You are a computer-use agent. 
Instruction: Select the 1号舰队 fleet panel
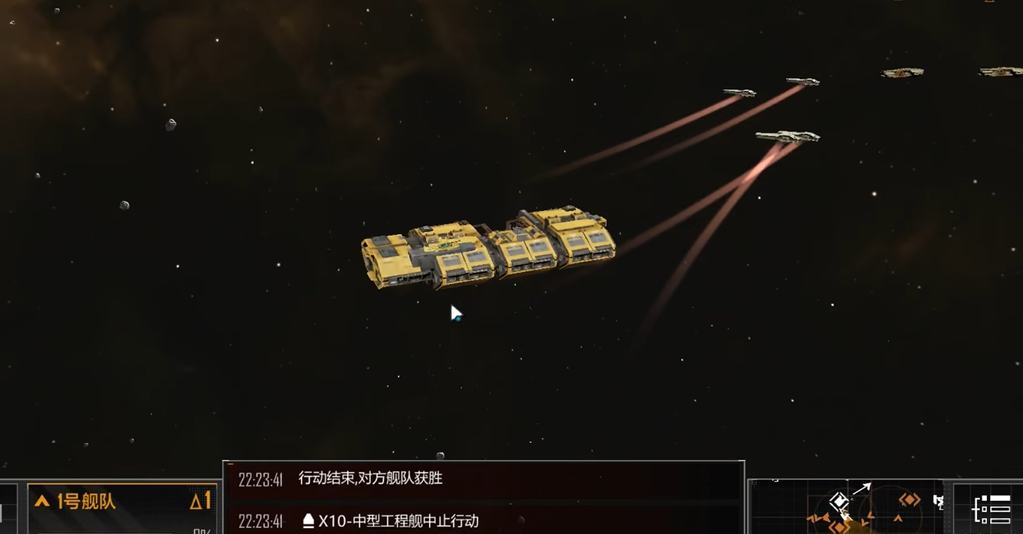(x=122, y=502)
